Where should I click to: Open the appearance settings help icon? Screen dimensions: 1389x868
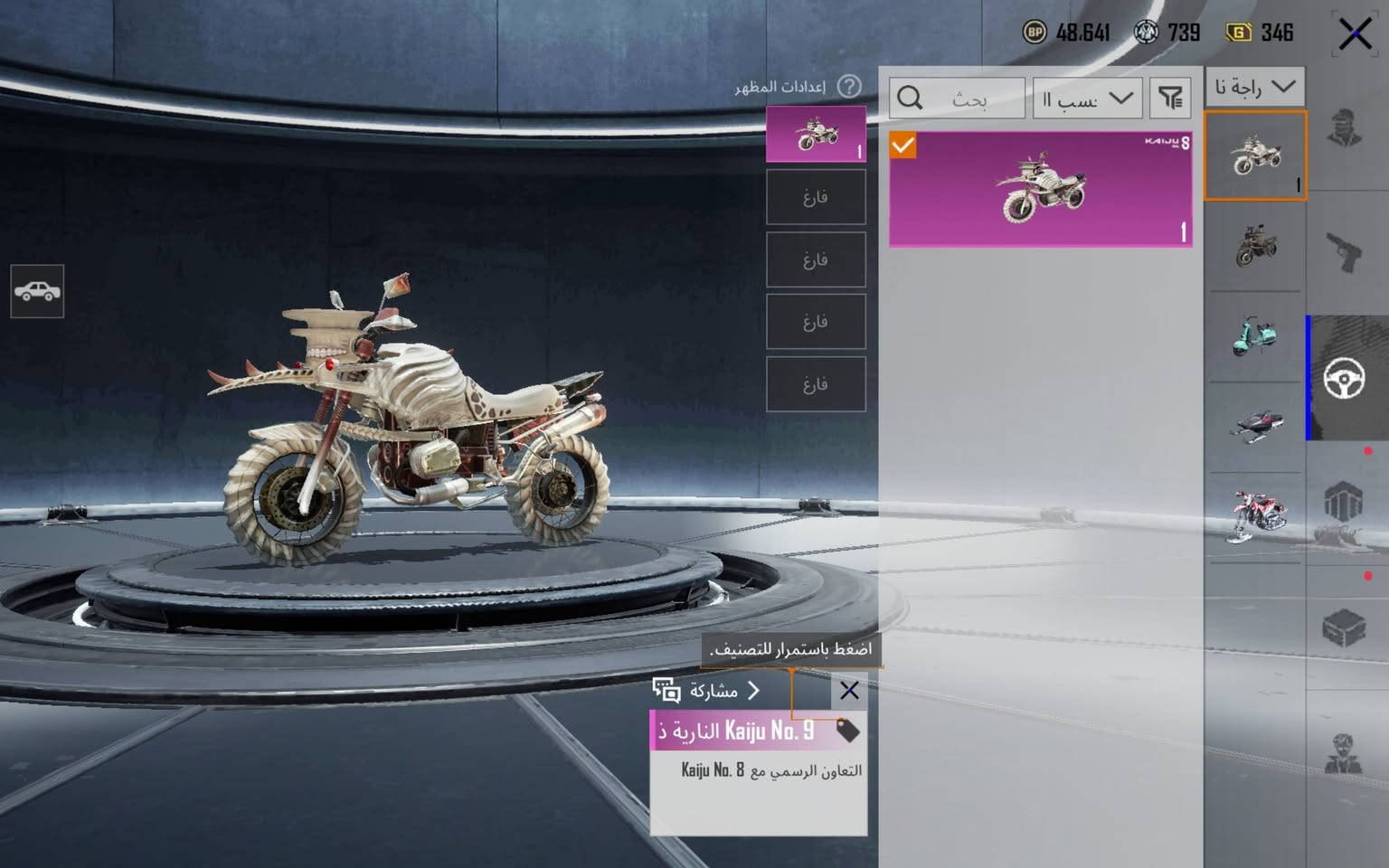848,87
